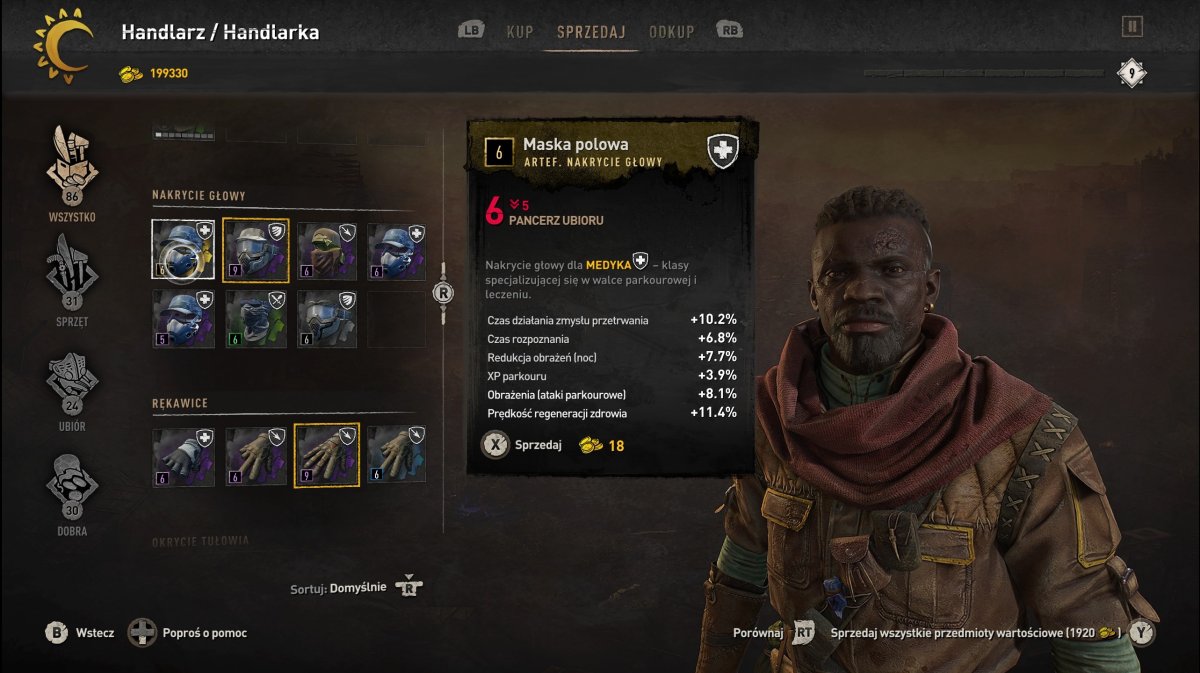The image size is (1200, 673).
Task: Select the UBIÓR clothing category
Action: [72, 385]
